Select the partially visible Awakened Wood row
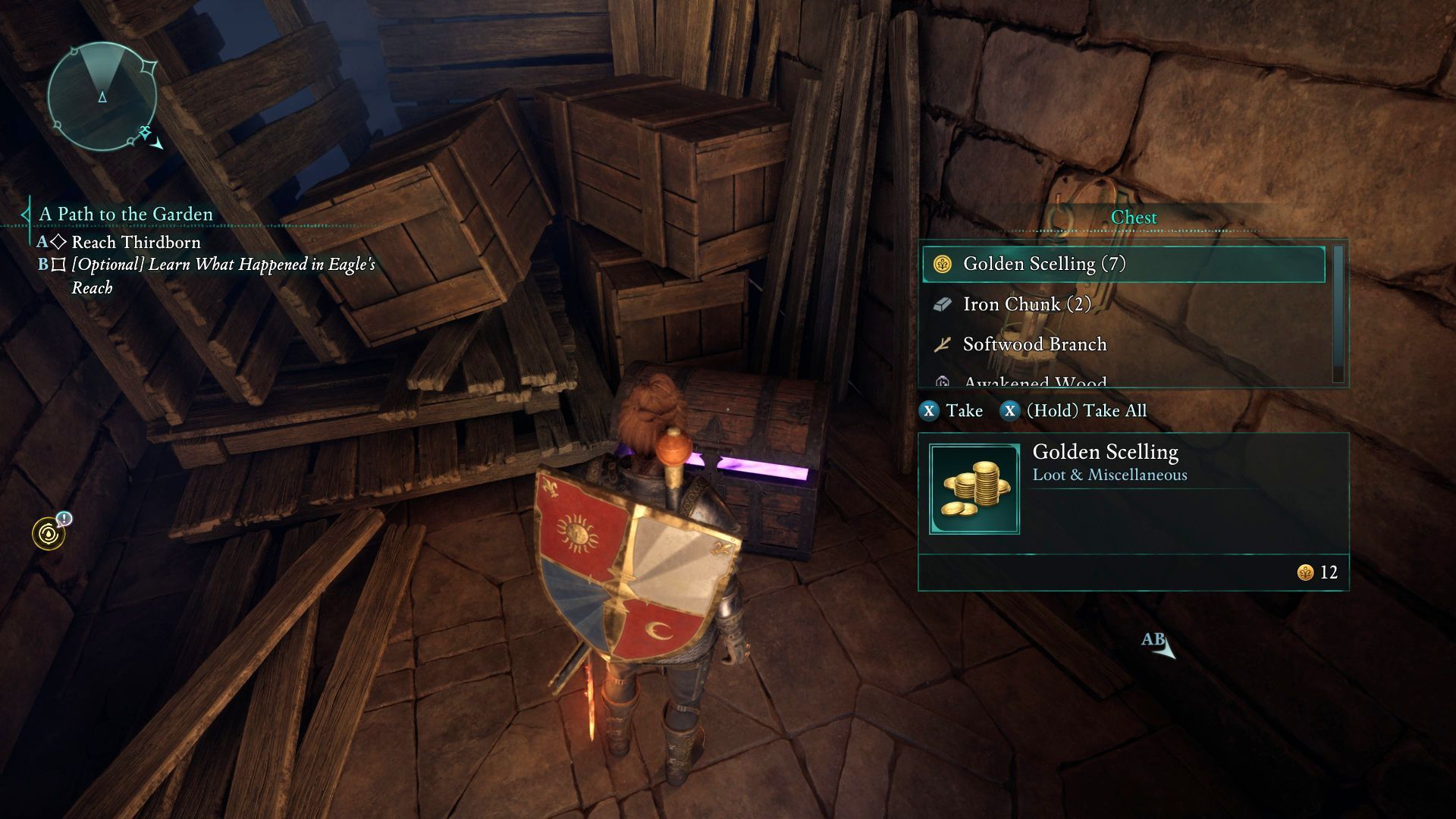The height and width of the screenshot is (819, 1456). coord(1122,381)
